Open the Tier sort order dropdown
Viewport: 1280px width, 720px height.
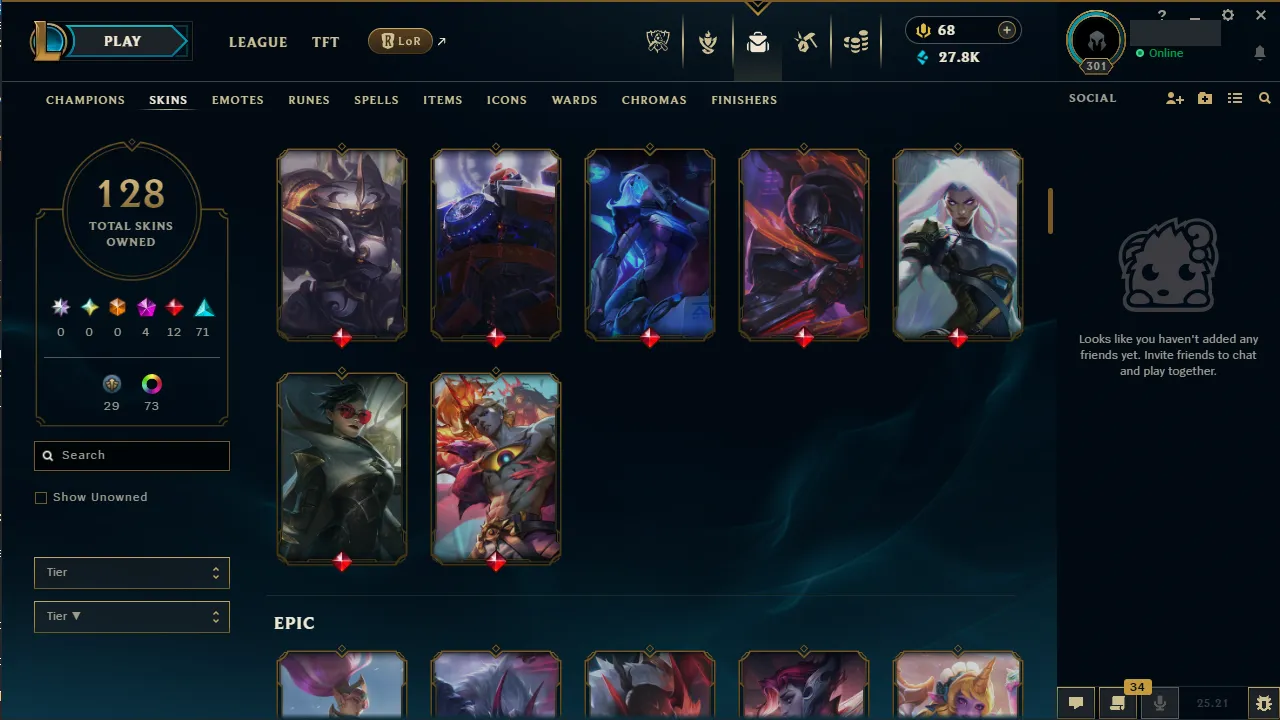pyautogui.click(x=131, y=616)
